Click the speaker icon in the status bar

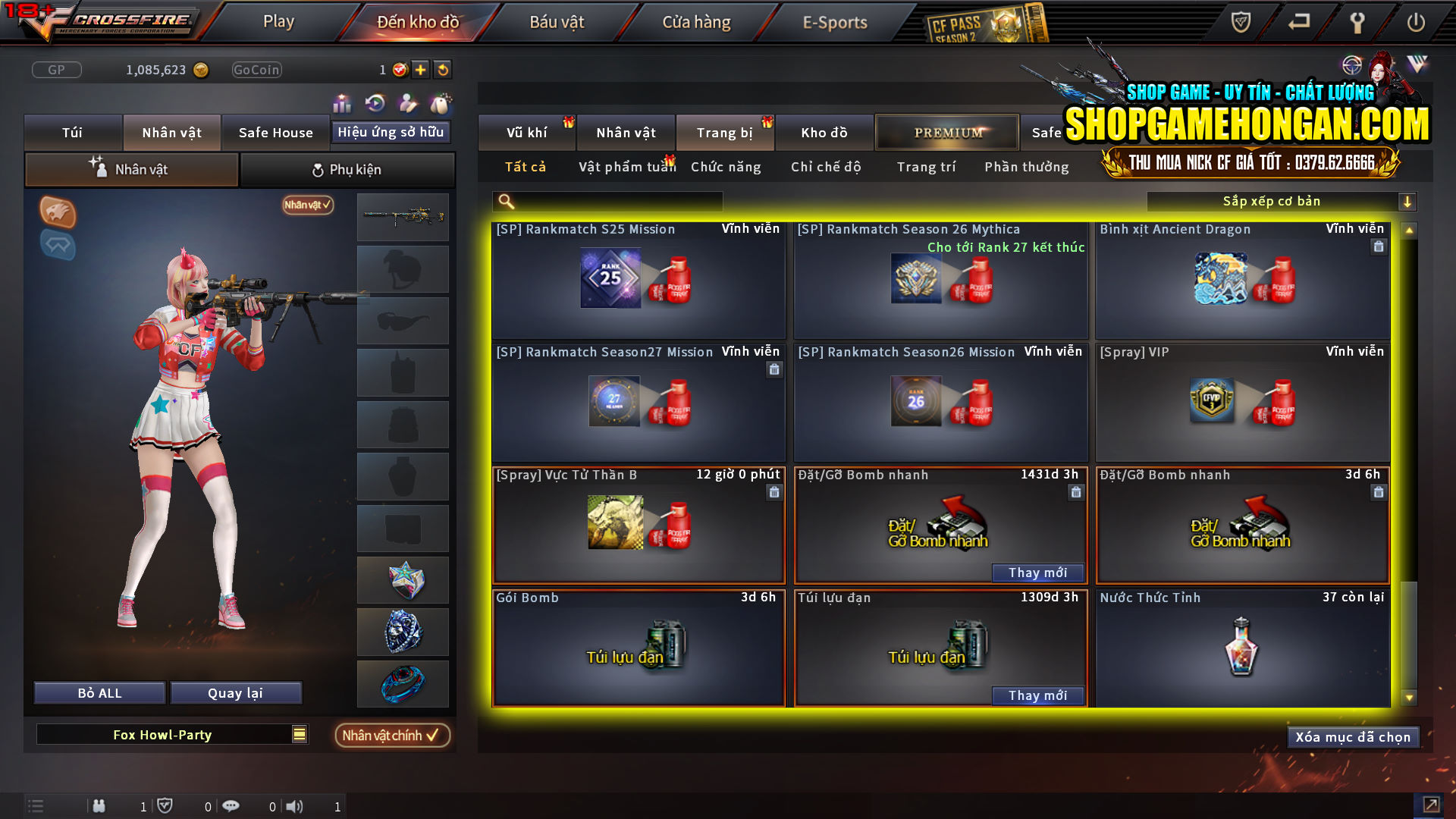point(296,806)
